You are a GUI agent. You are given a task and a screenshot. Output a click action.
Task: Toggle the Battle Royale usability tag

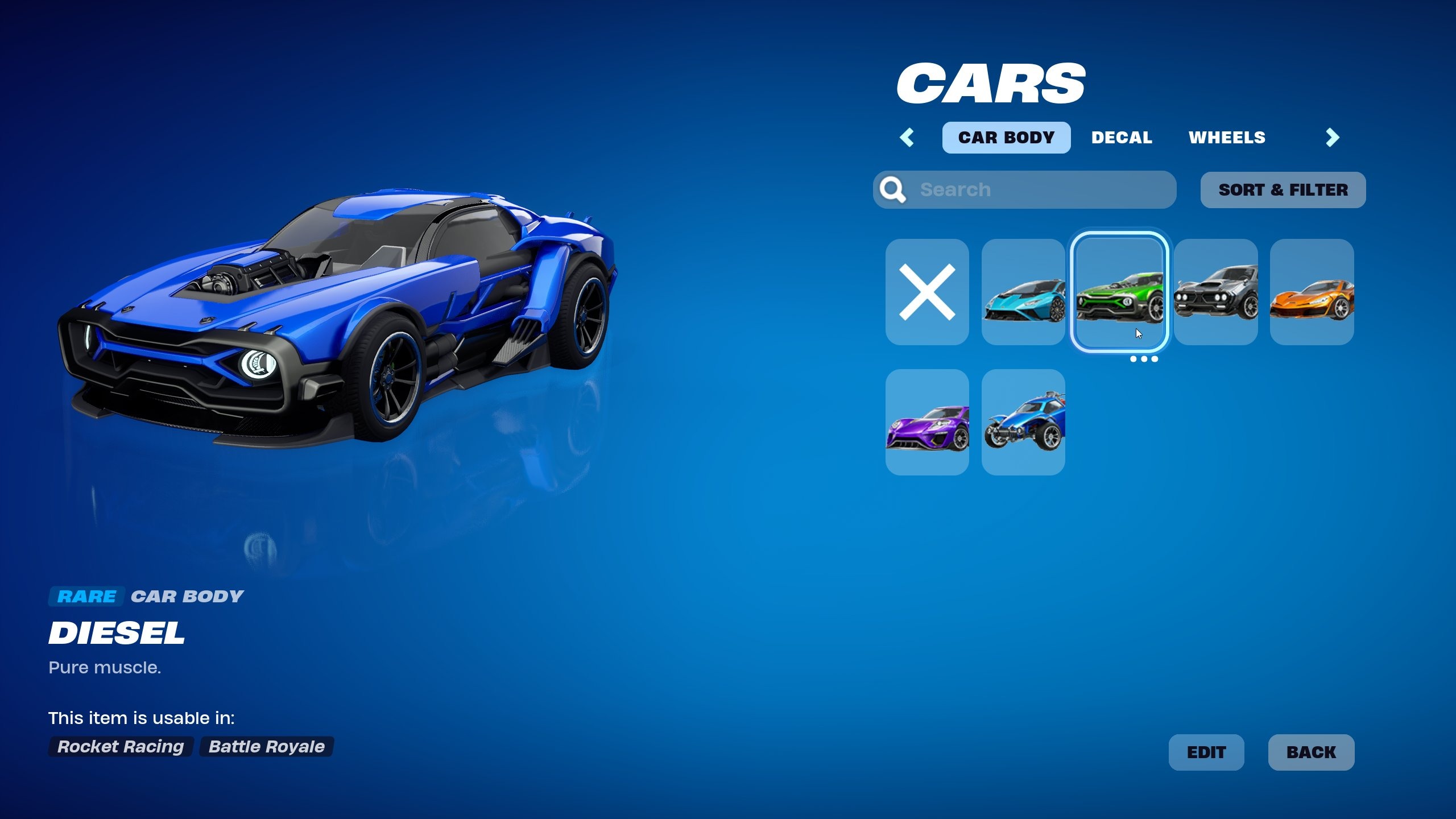tap(265, 747)
